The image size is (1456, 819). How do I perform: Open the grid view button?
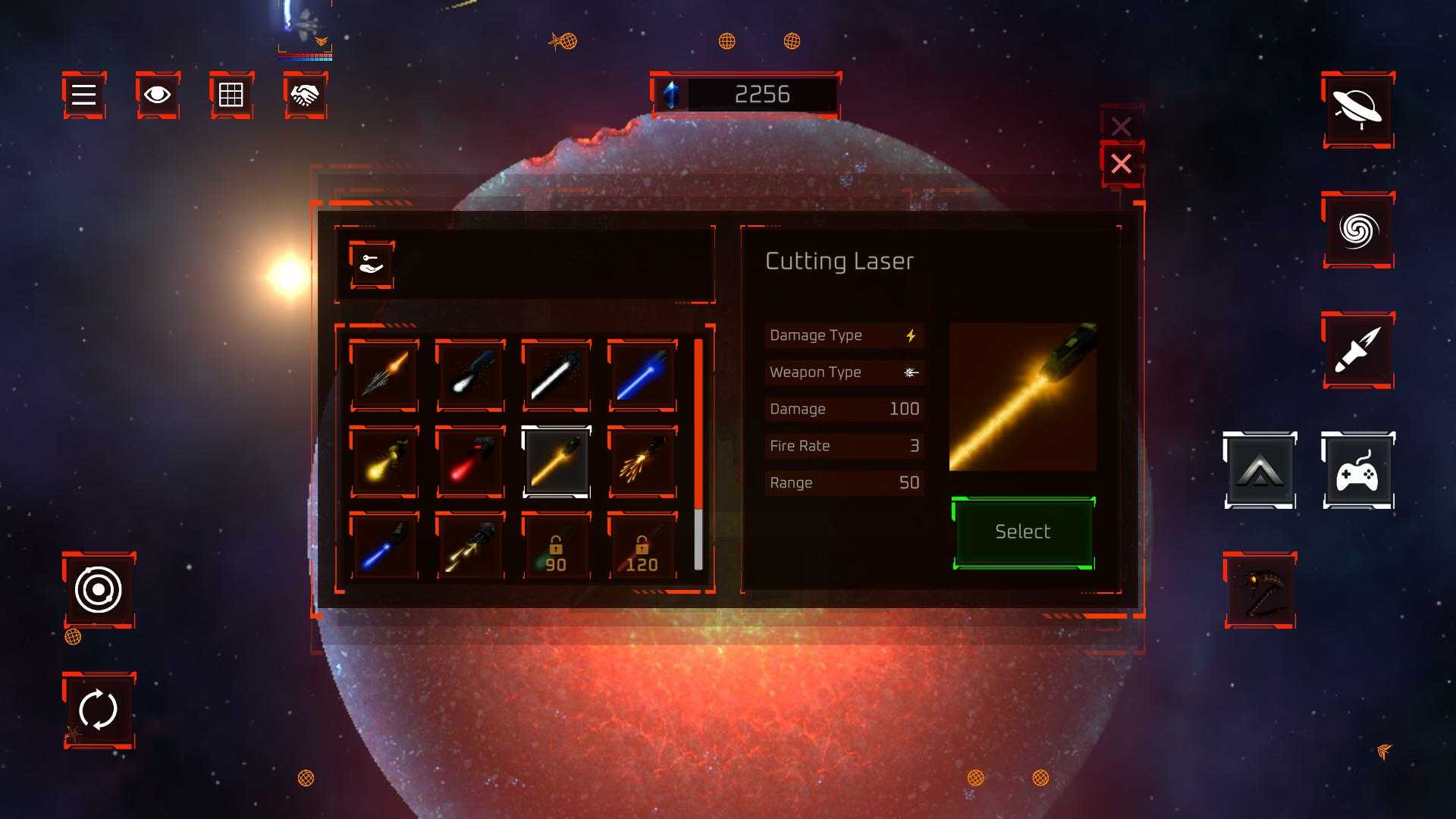click(x=231, y=95)
